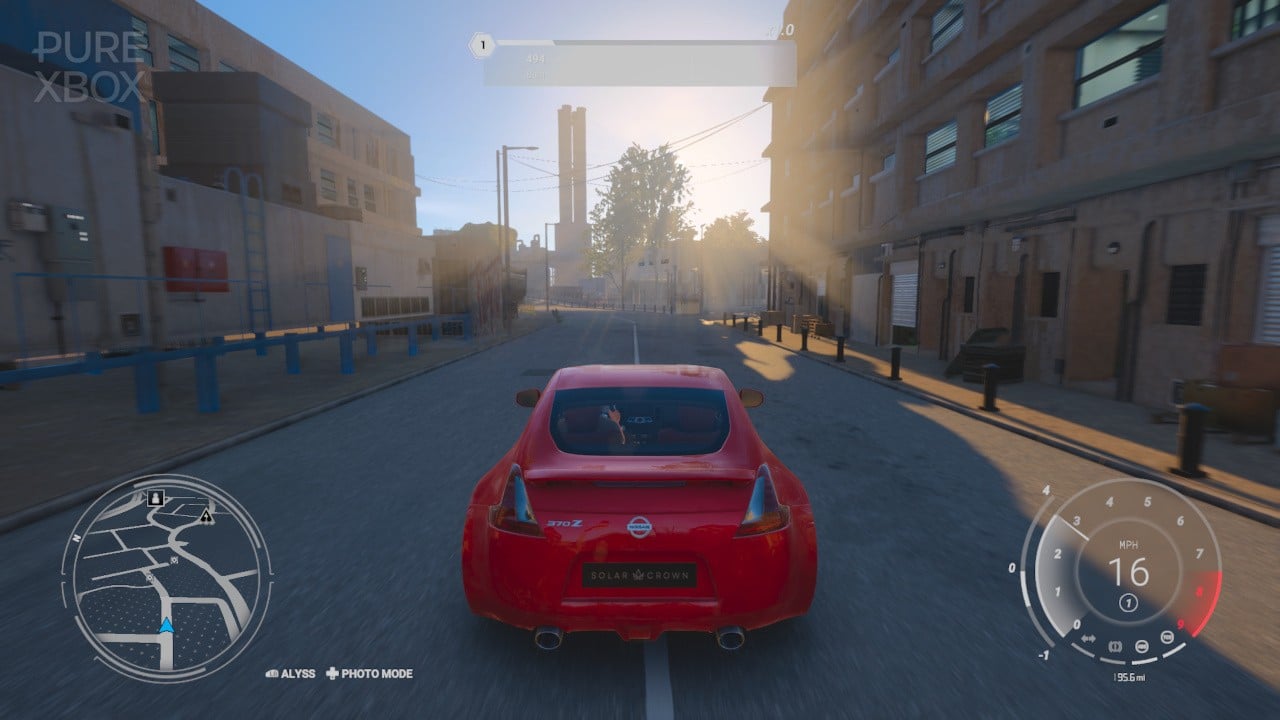Click the player position arrow on the minimap

pyautogui.click(x=166, y=626)
